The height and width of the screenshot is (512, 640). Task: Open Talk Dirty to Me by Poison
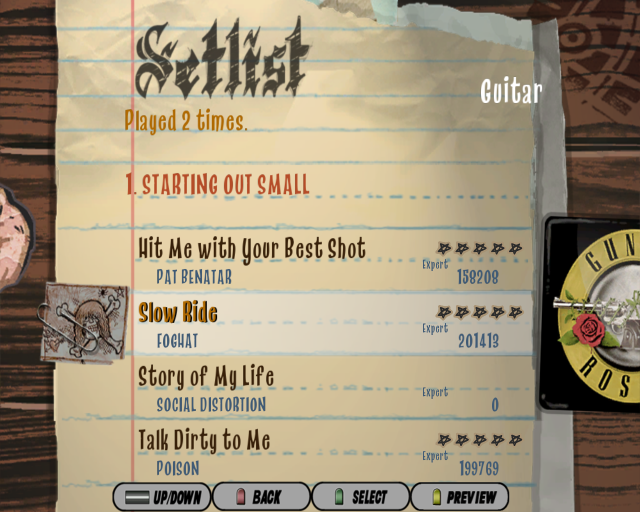(204, 441)
